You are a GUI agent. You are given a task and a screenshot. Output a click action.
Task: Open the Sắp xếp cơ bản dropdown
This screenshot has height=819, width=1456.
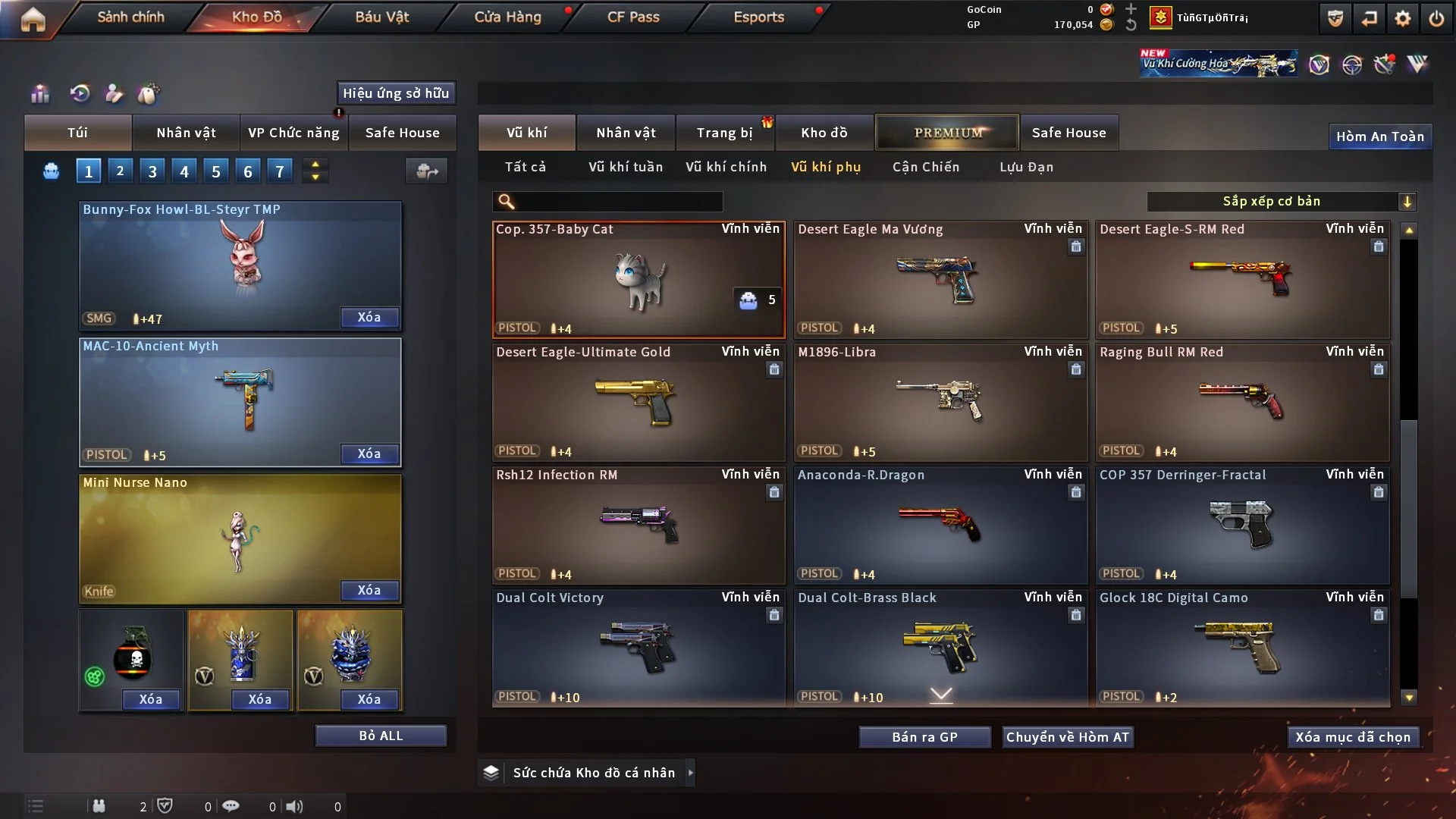1281,201
